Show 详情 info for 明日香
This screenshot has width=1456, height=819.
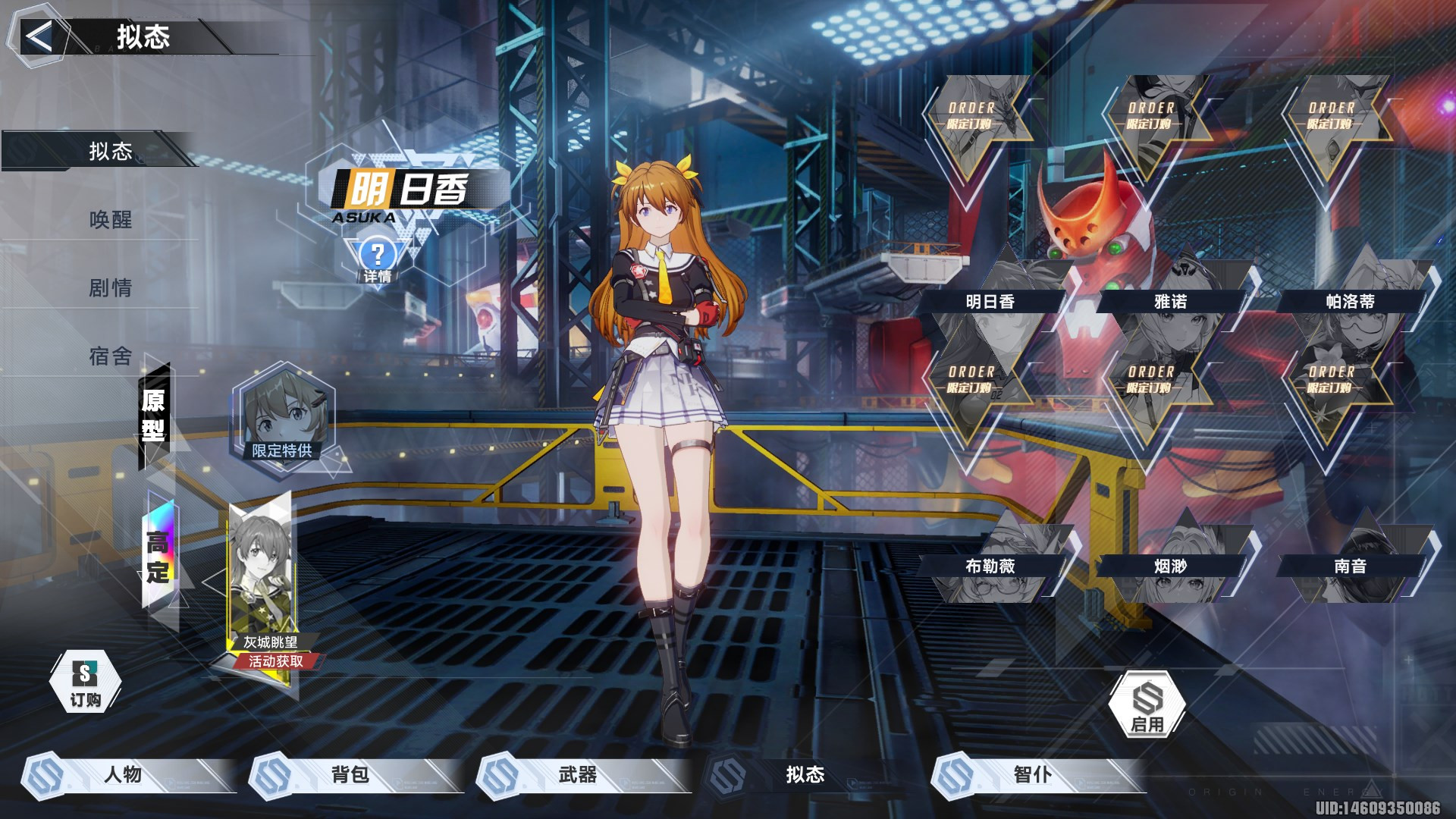point(378,260)
